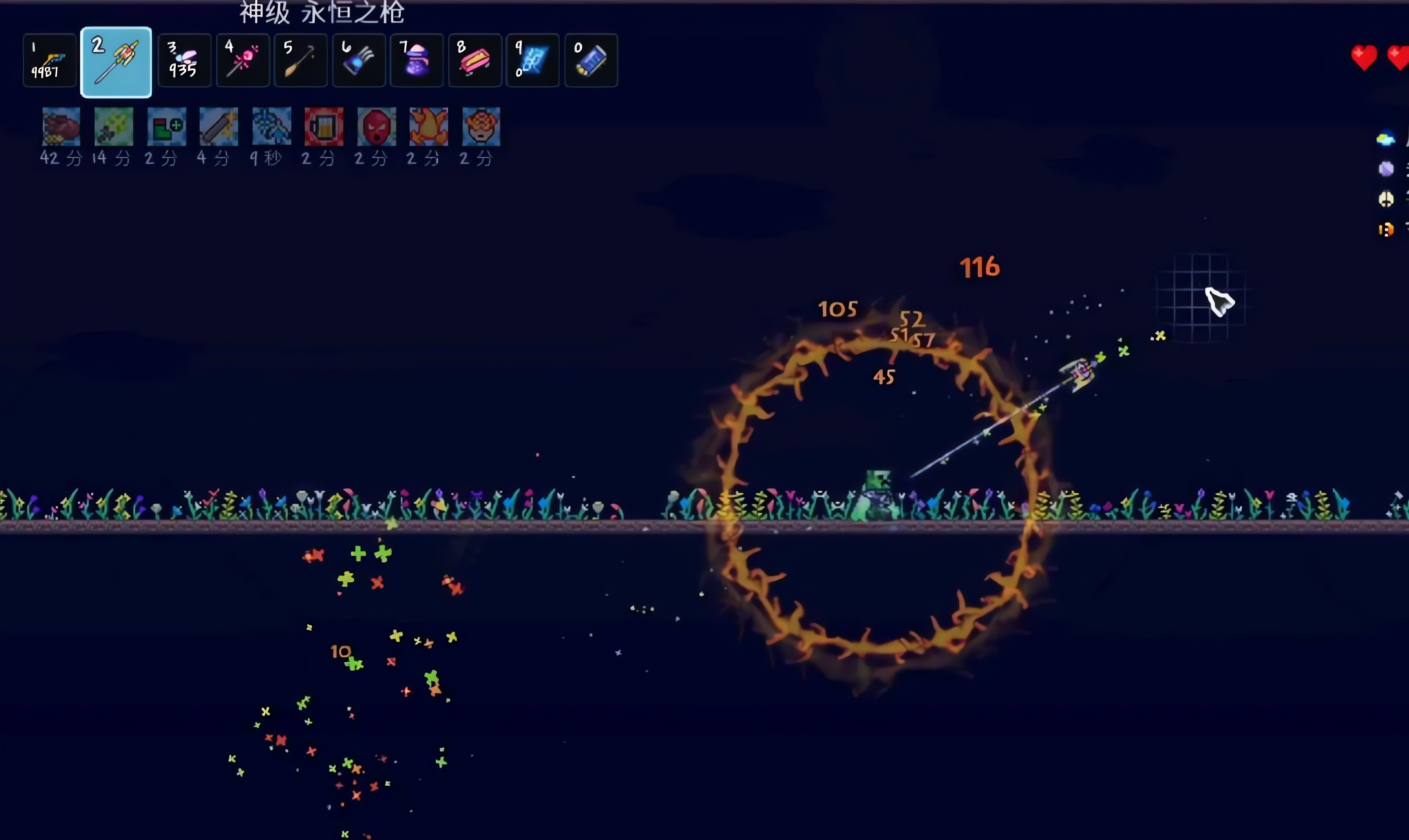
Task: Pick the broom in hotbar slot 5
Action: [301, 61]
